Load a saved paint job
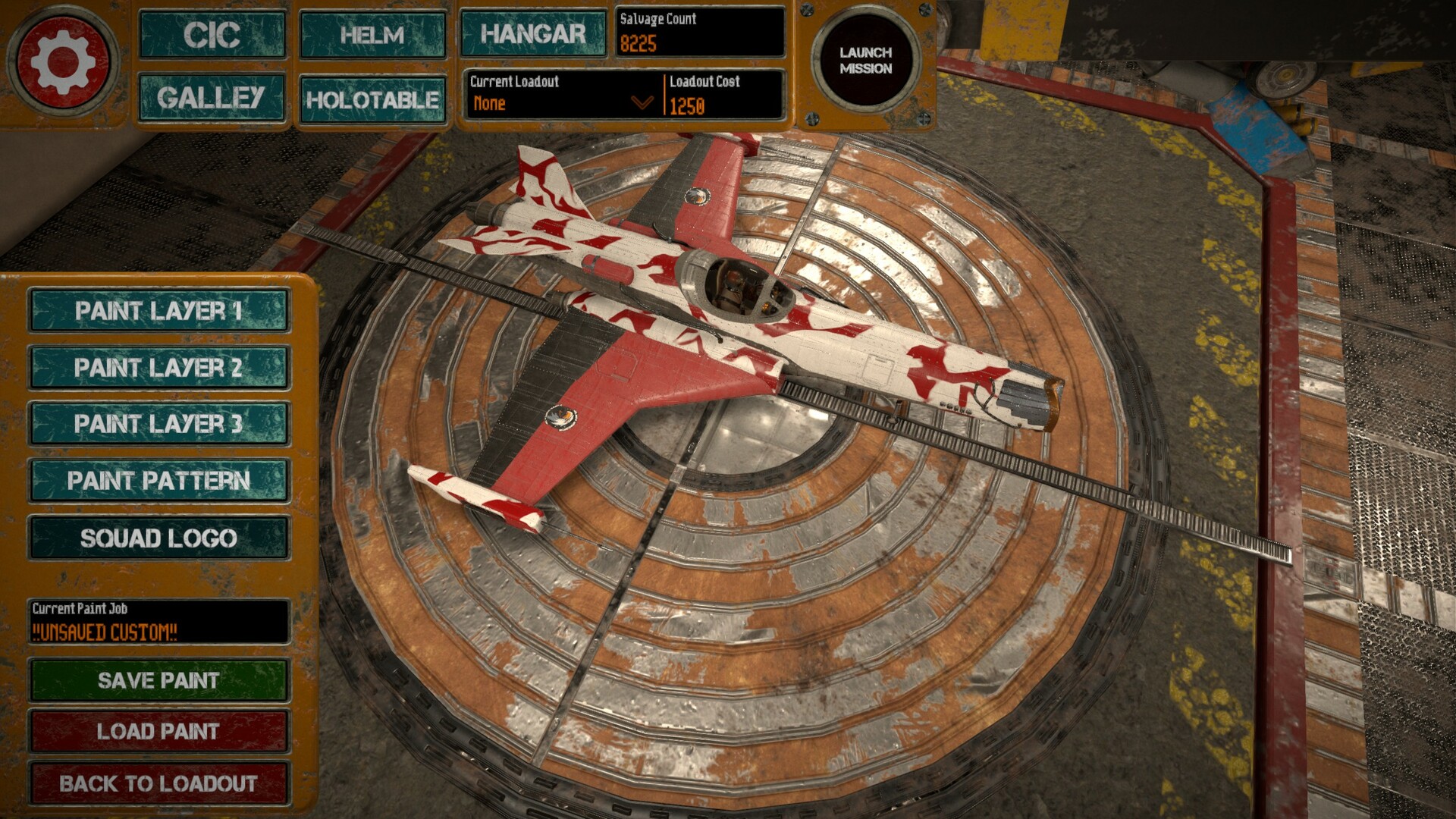Image resolution: width=1456 pixels, height=819 pixels. [158, 731]
